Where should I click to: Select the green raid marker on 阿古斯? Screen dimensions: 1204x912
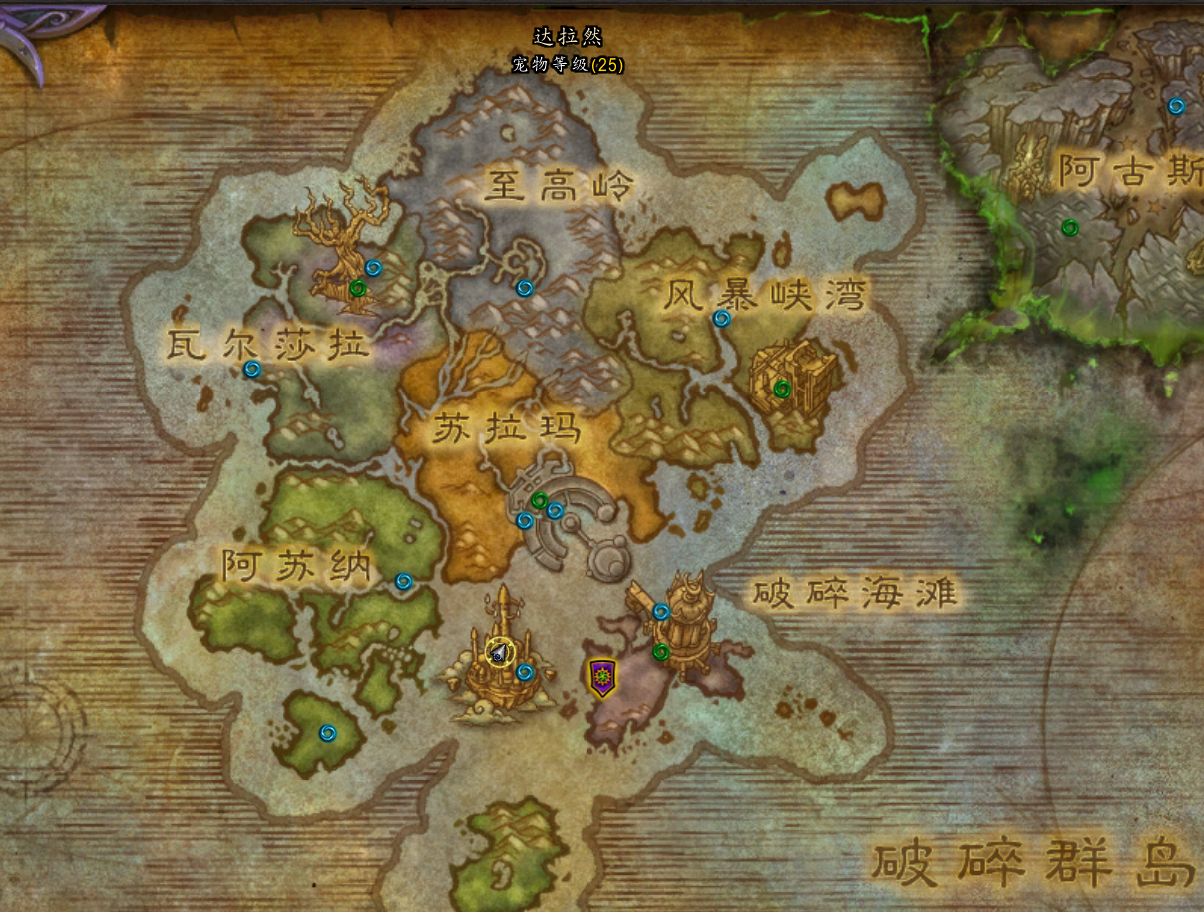(x=1070, y=228)
